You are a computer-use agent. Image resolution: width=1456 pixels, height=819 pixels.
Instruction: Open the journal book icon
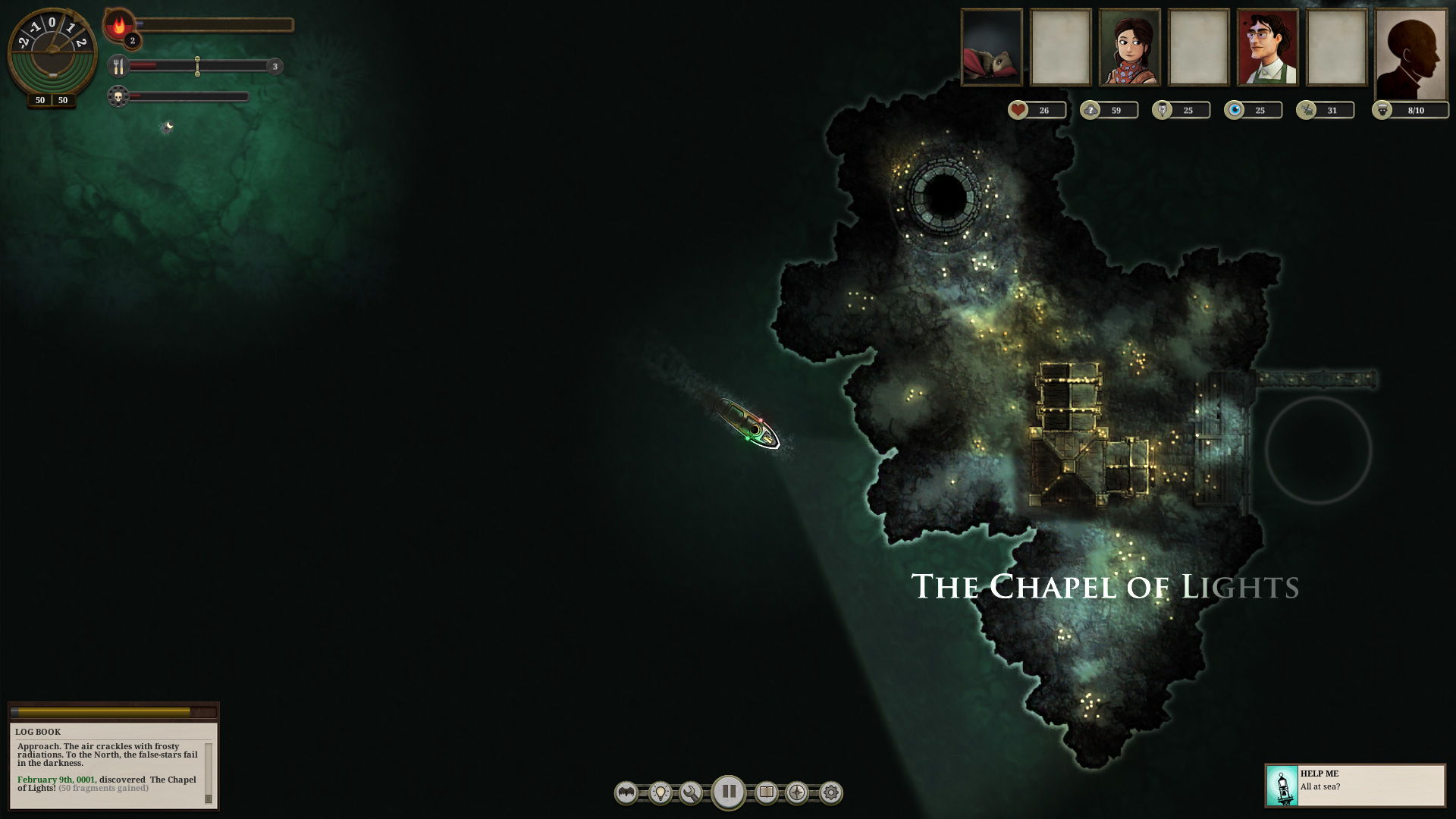point(765,792)
